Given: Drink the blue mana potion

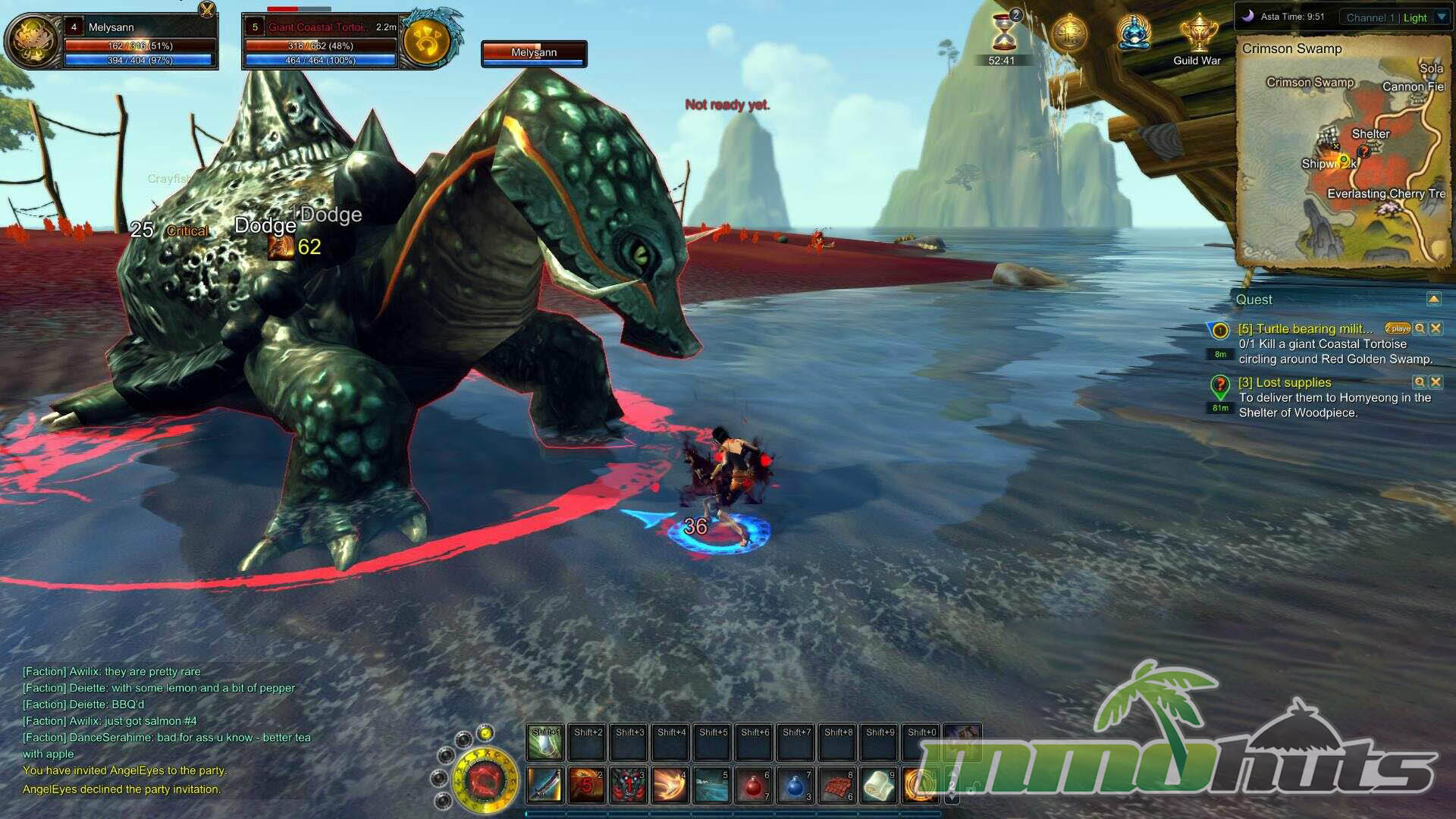Looking at the screenshot, I should [795, 785].
